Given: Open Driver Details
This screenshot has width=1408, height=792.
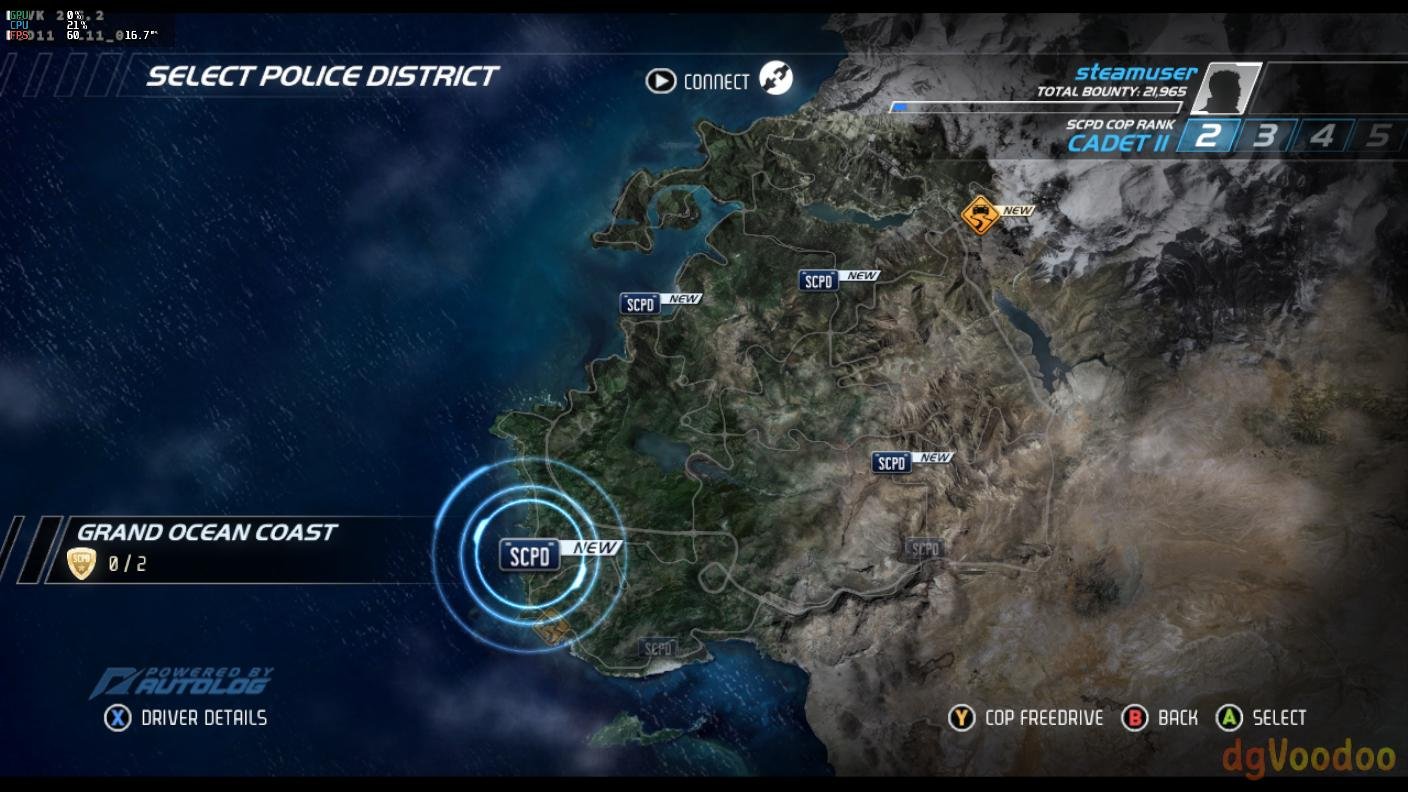Looking at the screenshot, I should tap(204, 718).
